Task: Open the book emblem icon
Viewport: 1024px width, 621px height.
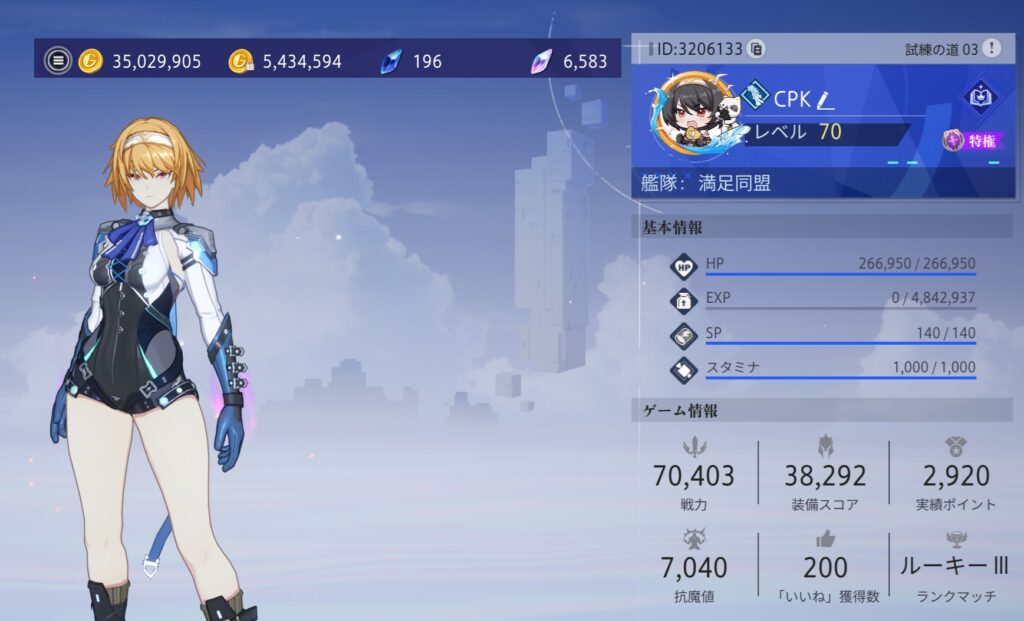Action: pos(977,96)
